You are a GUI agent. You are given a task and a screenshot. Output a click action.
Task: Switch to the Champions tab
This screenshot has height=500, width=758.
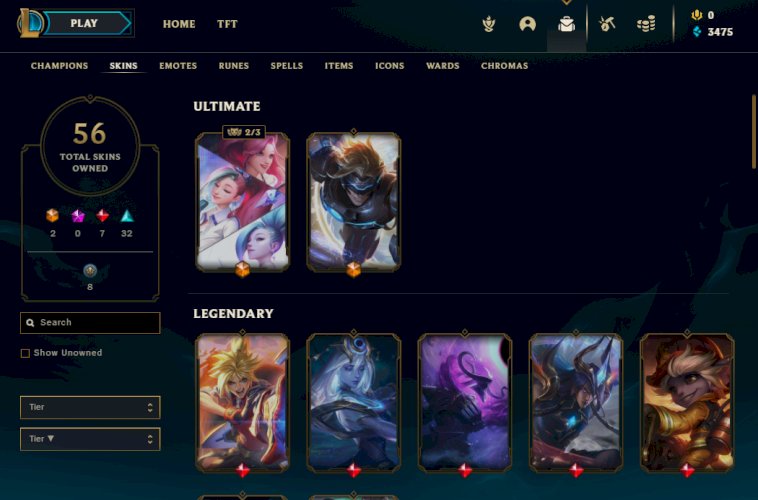point(60,66)
